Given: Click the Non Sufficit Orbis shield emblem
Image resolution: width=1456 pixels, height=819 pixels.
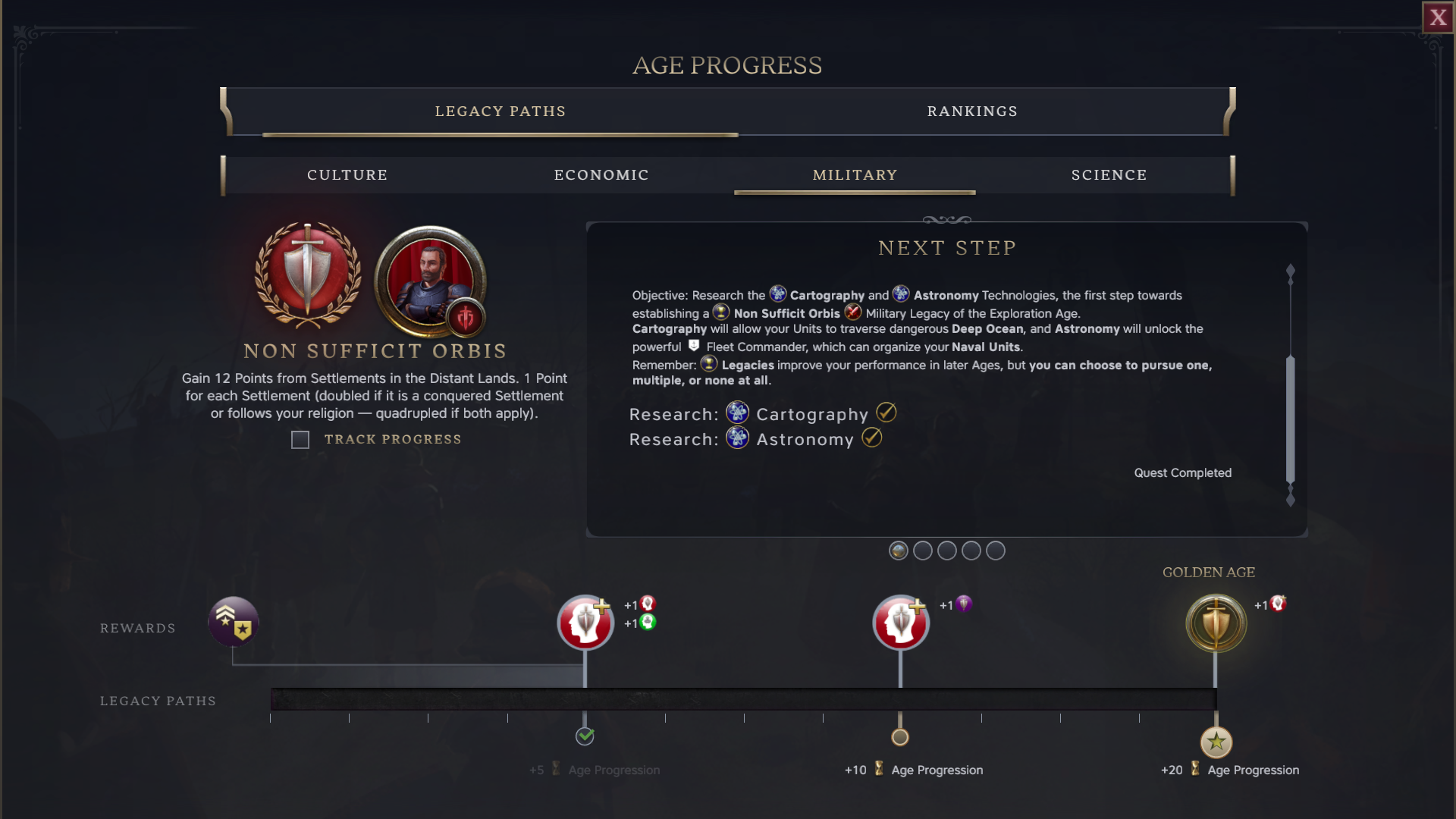Looking at the screenshot, I should (x=307, y=274).
